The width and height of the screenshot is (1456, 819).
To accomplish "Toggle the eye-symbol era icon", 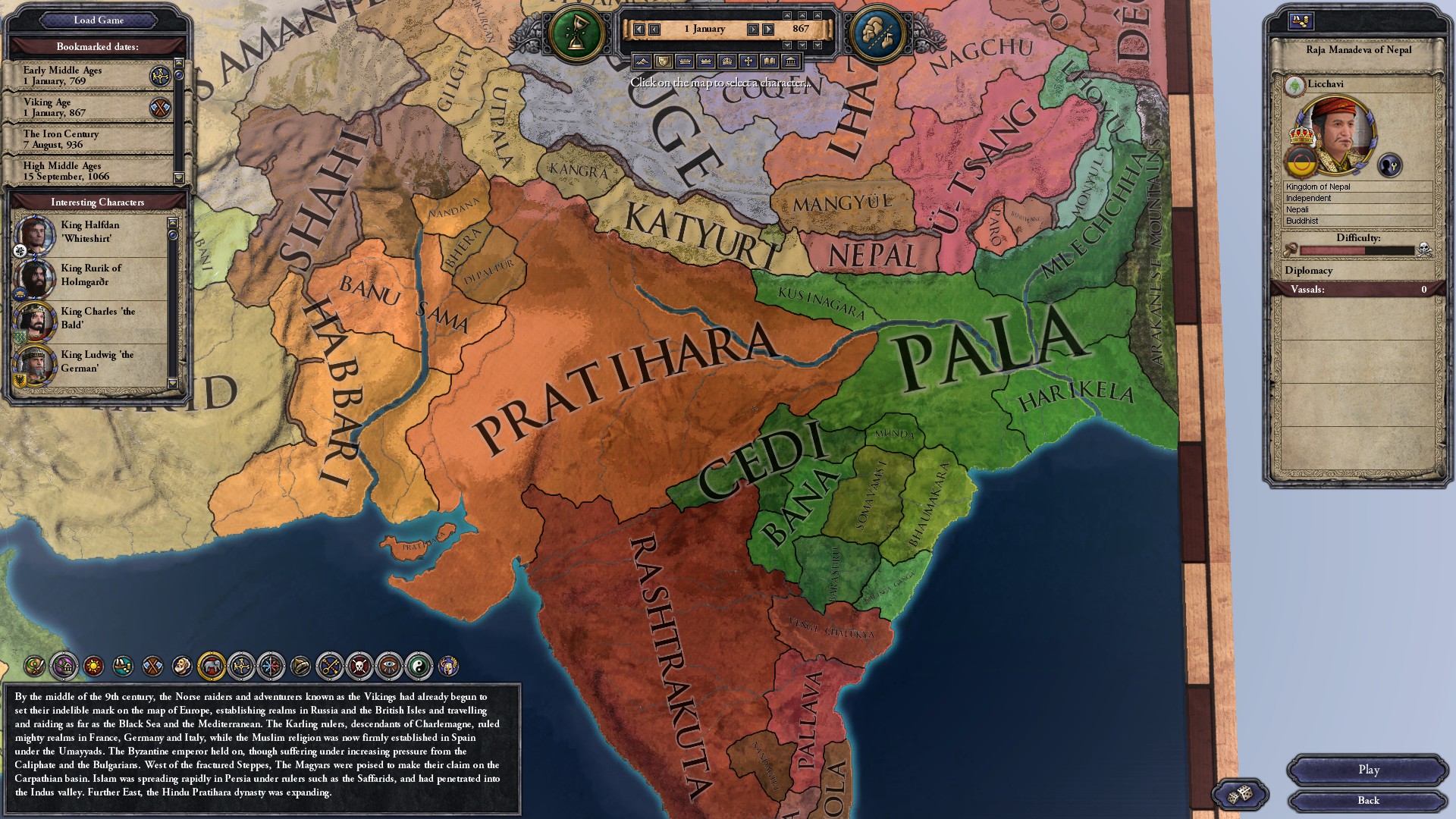I will click(389, 666).
